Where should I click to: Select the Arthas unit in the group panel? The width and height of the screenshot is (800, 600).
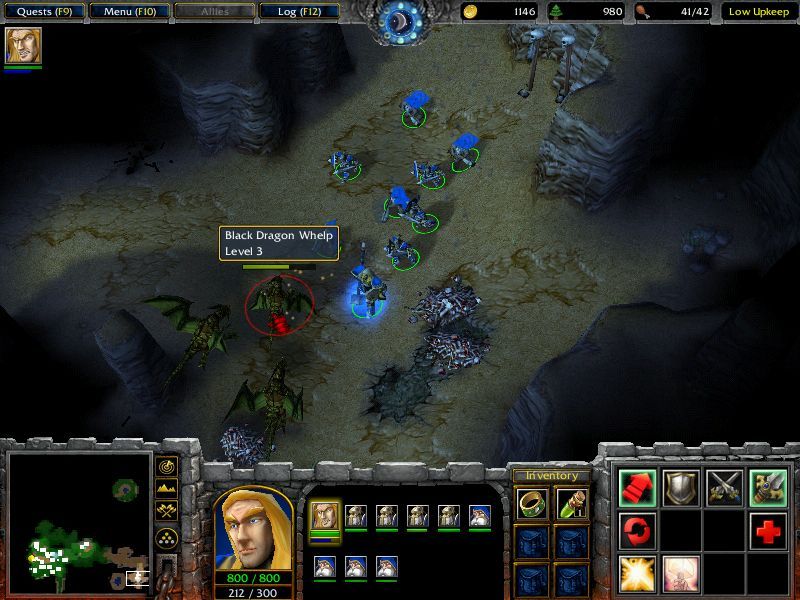325,516
